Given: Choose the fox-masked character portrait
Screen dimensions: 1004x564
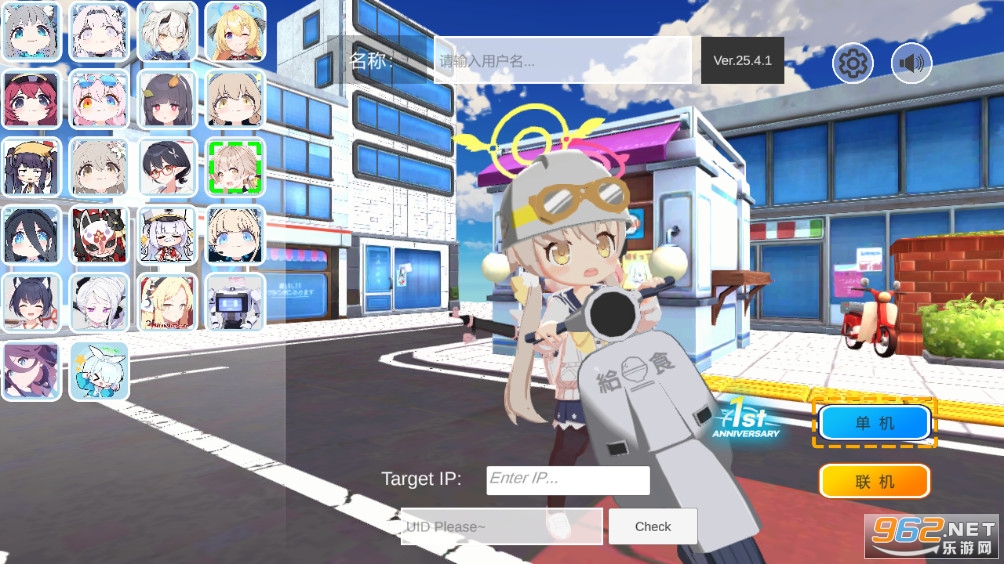Looking at the screenshot, I should pos(99,234).
